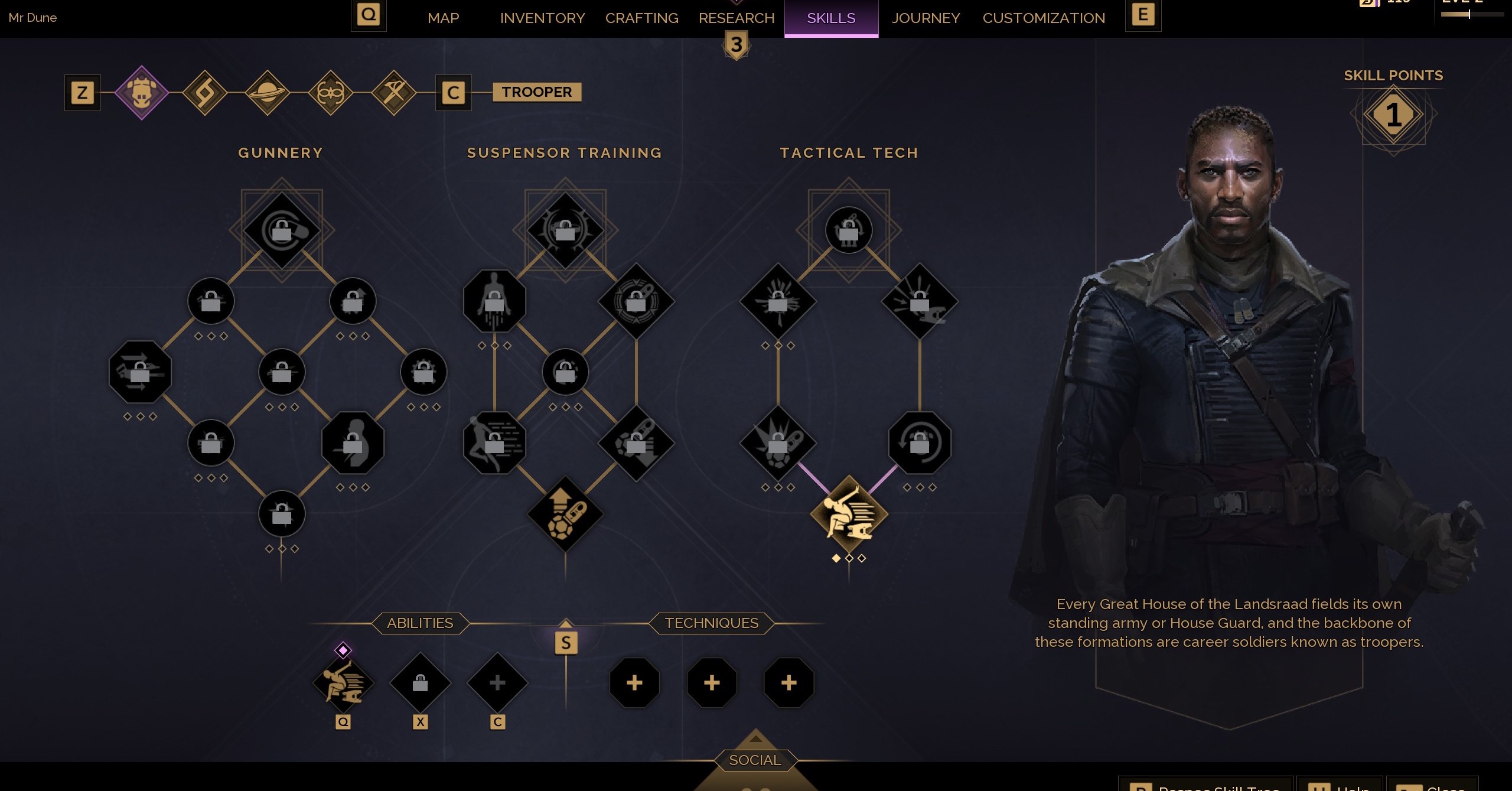This screenshot has height=791, width=1512.
Task: Open the Customization tab
Action: click(1044, 18)
